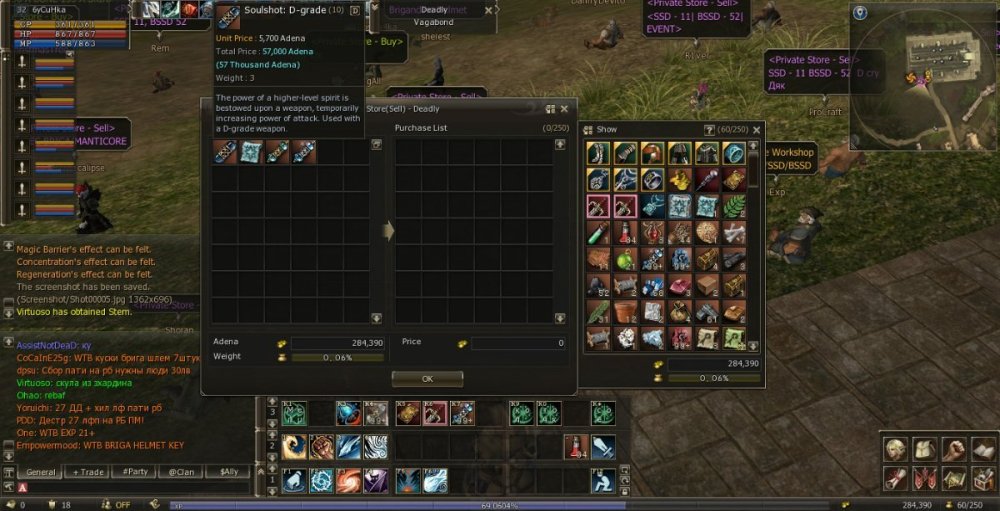This screenshot has width=1000, height=511.
Task: Confirm the private store with OK
Action: pyautogui.click(x=427, y=379)
